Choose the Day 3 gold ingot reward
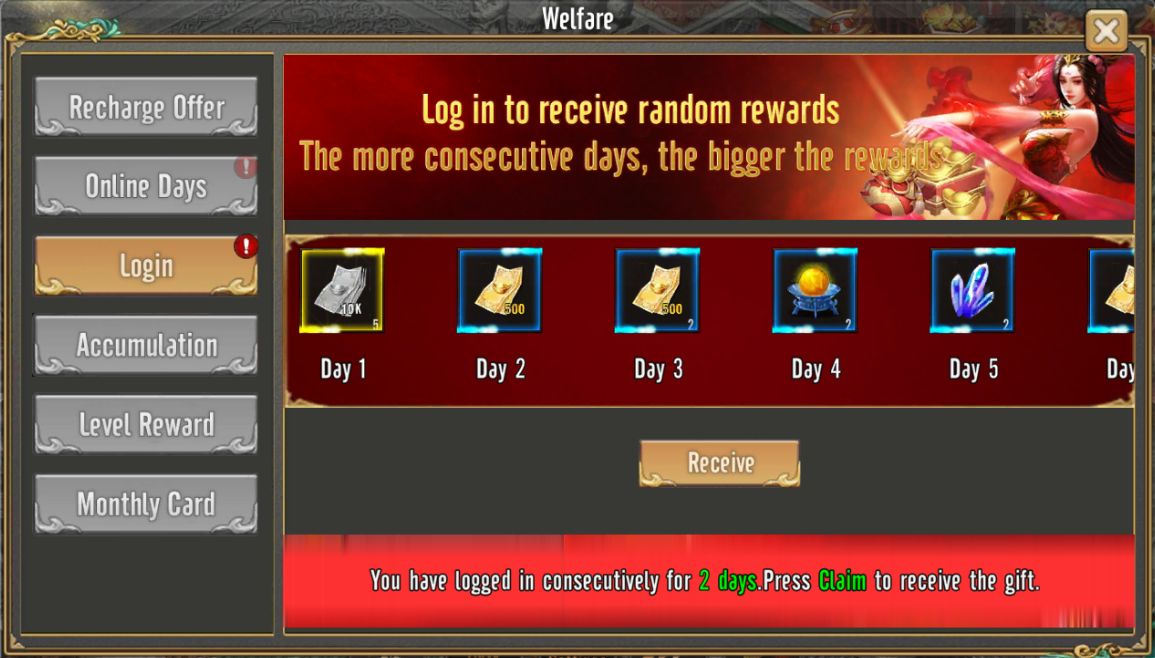The width and height of the screenshot is (1155, 658). coord(657,290)
